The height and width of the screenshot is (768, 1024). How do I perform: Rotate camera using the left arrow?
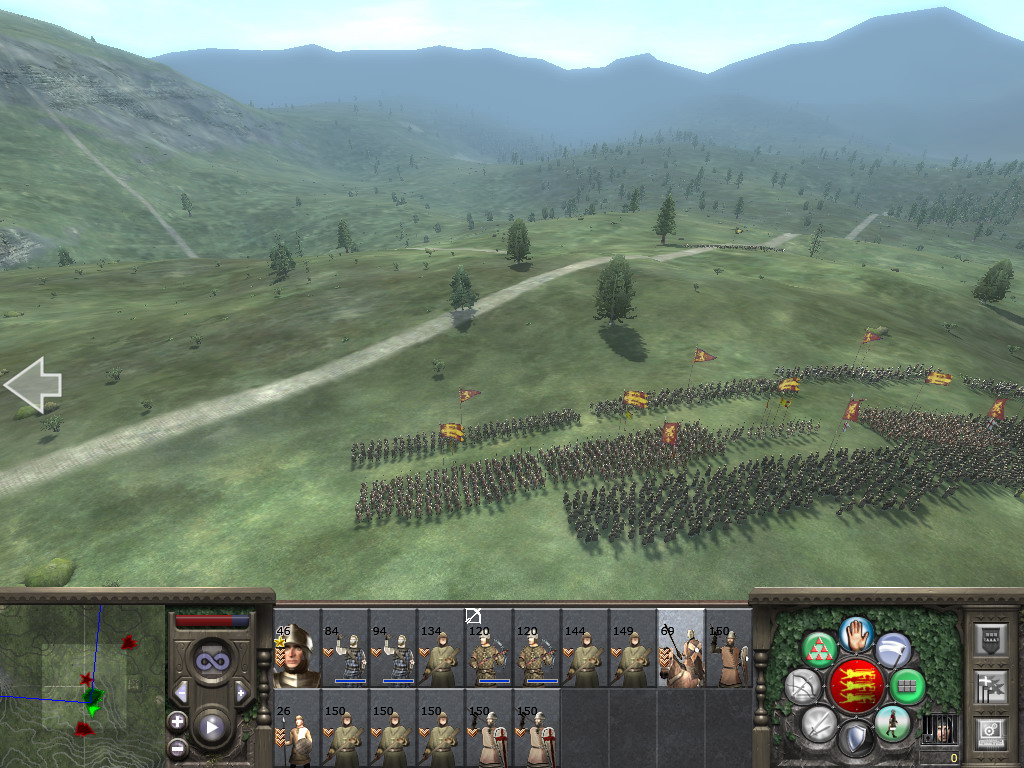pyautogui.click(x=33, y=385)
